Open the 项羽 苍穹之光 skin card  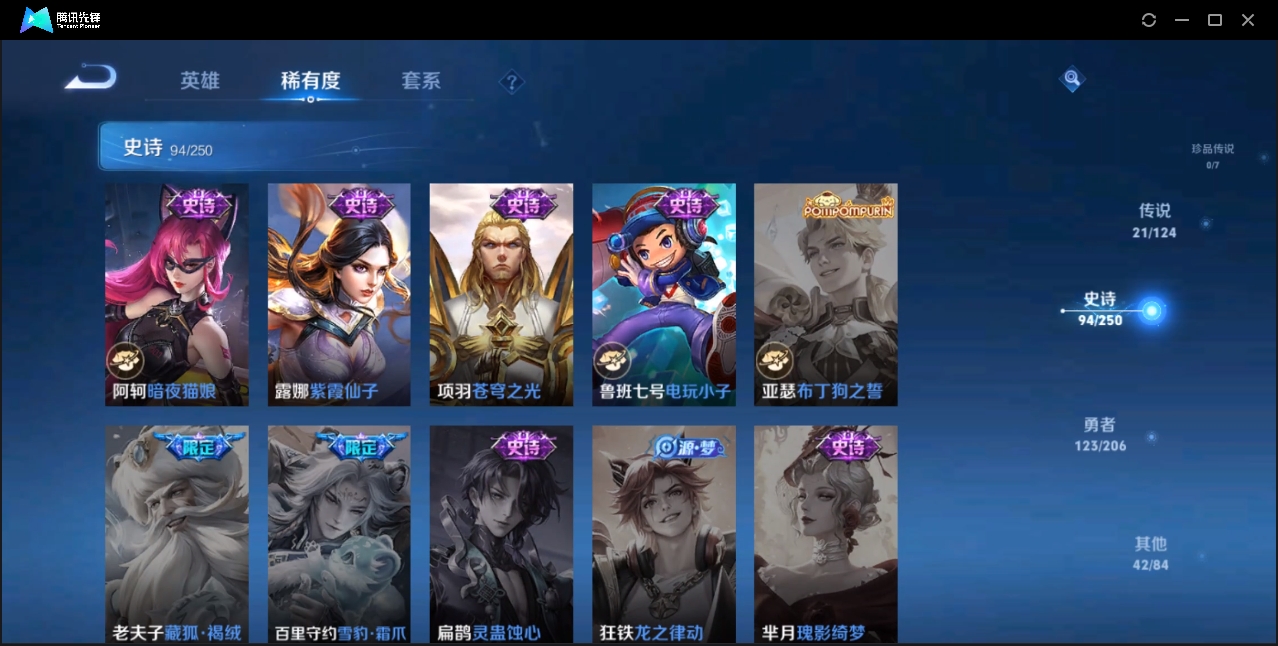(501, 294)
